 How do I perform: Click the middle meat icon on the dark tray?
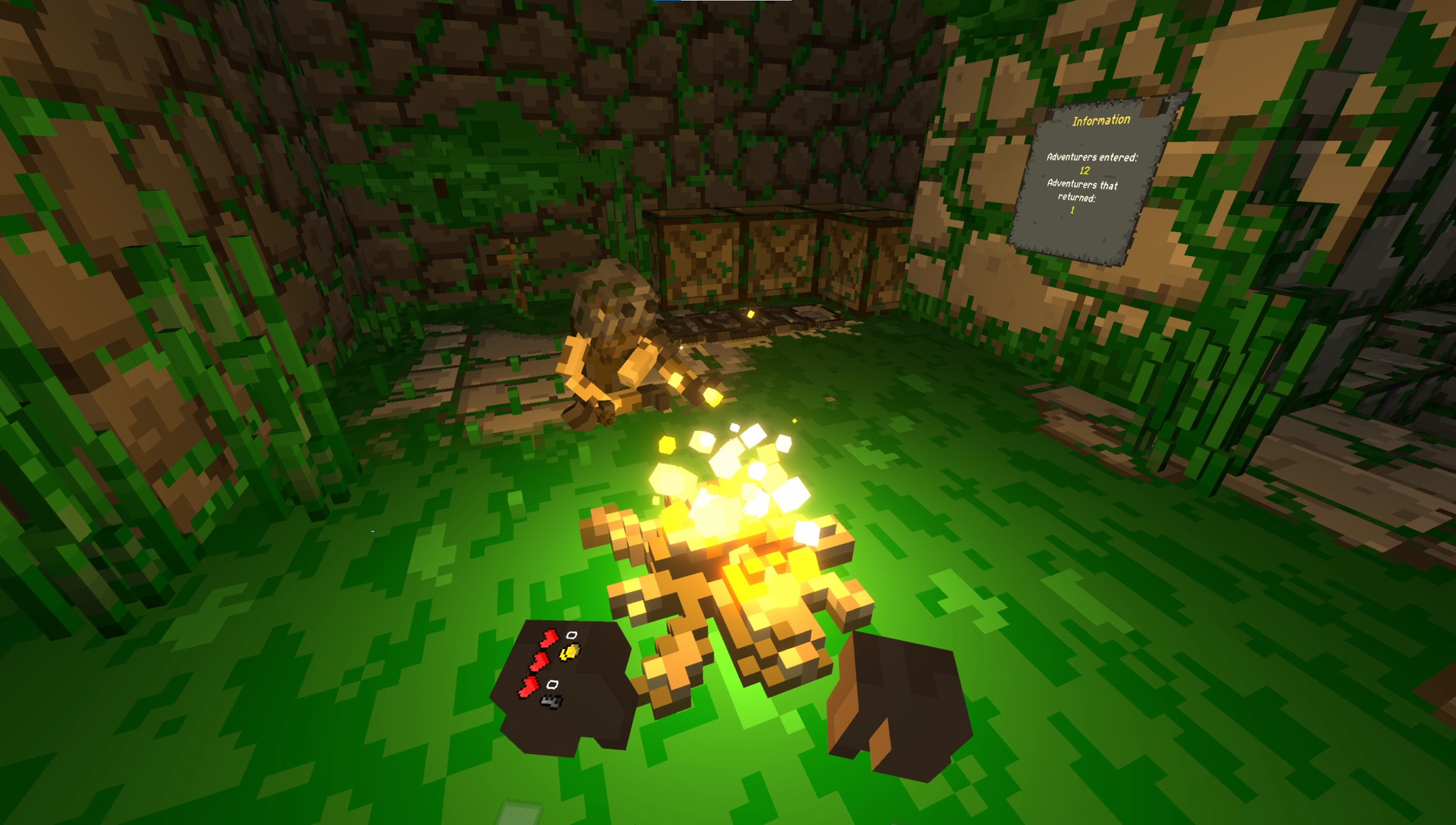coord(540,660)
